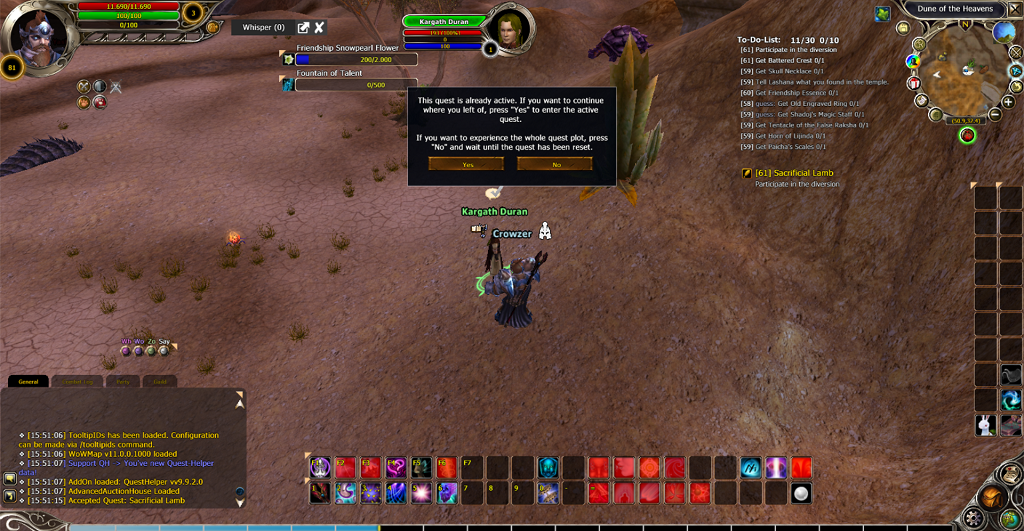Viewport: 1024px width, 531px height.
Task: Choose No to reset the quest
Action: coord(555,164)
